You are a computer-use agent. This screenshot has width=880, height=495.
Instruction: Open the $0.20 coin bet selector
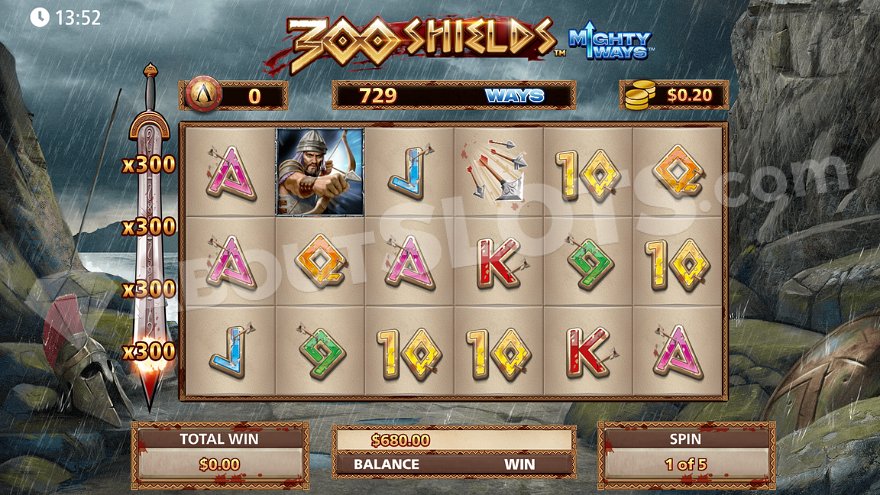[x=673, y=96]
